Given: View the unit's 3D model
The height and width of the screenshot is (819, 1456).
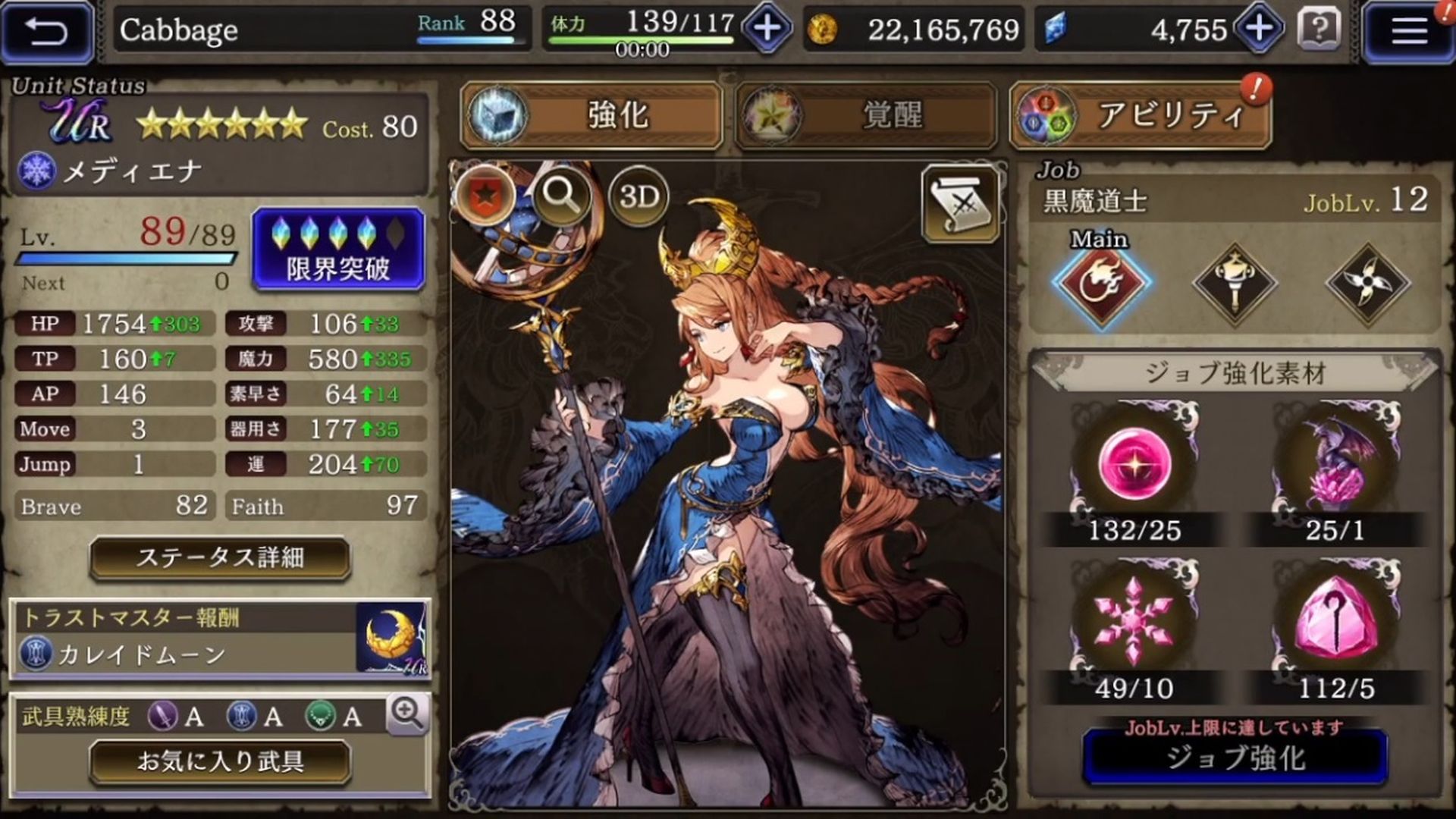Looking at the screenshot, I should (x=639, y=197).
